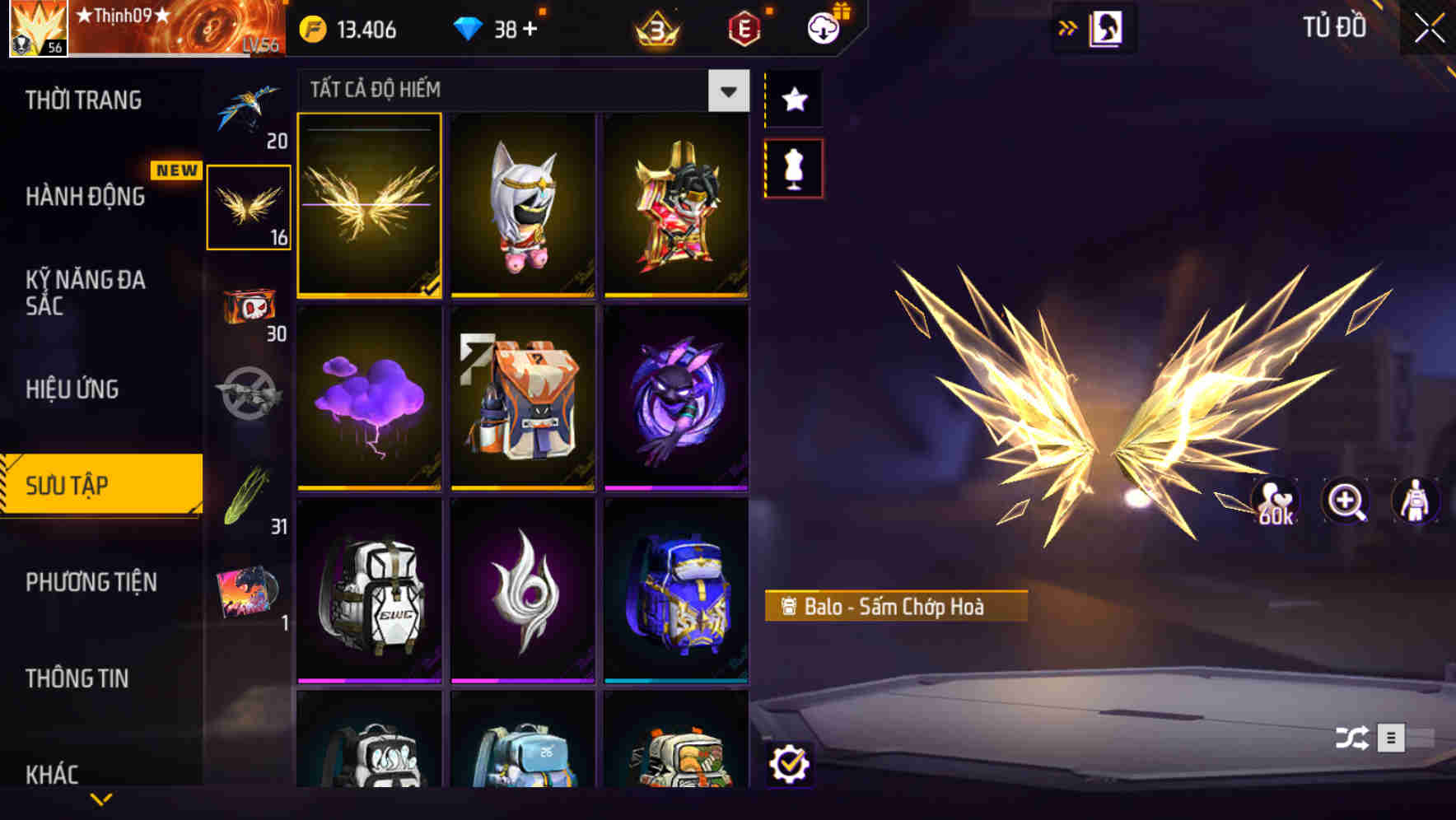Click the down chevron below KHÁC
This screenshot has height=820, width=1456.
click(100, 797)
